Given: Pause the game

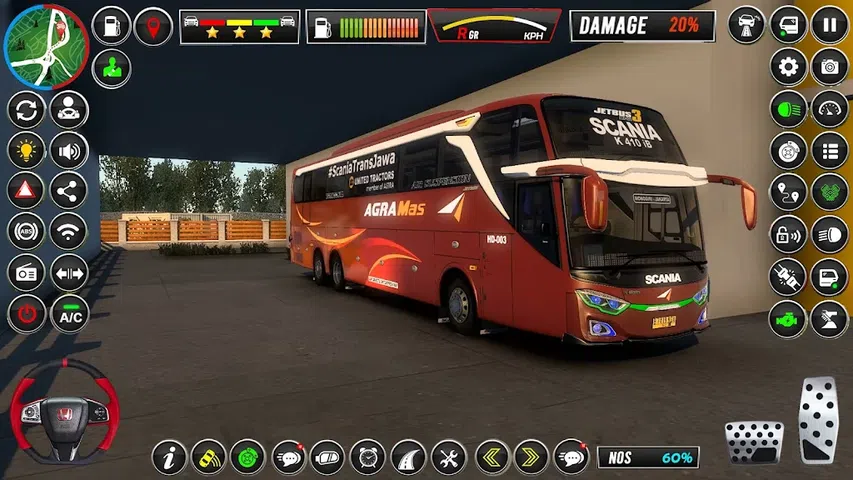Looking at the screenshot, I should (830, 26).
